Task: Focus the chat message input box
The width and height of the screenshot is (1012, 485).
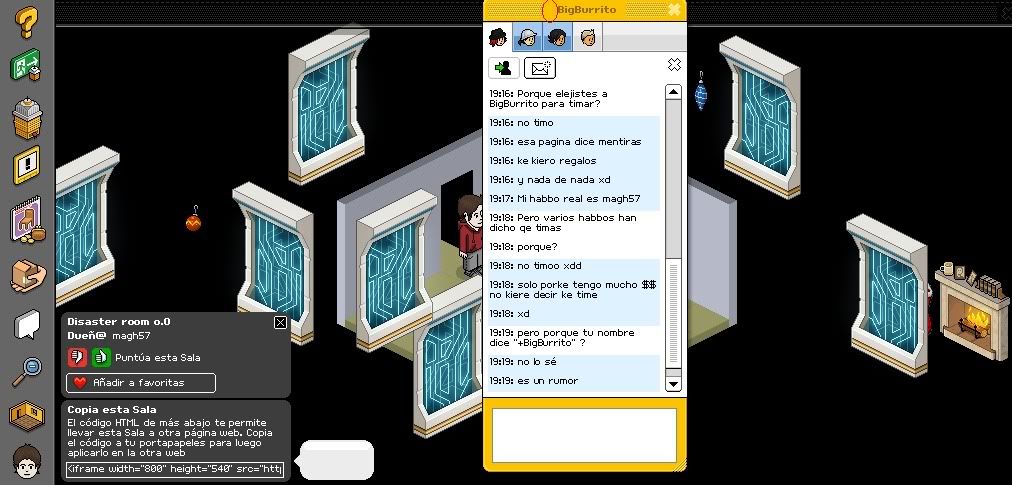Action: pos(584,435)
